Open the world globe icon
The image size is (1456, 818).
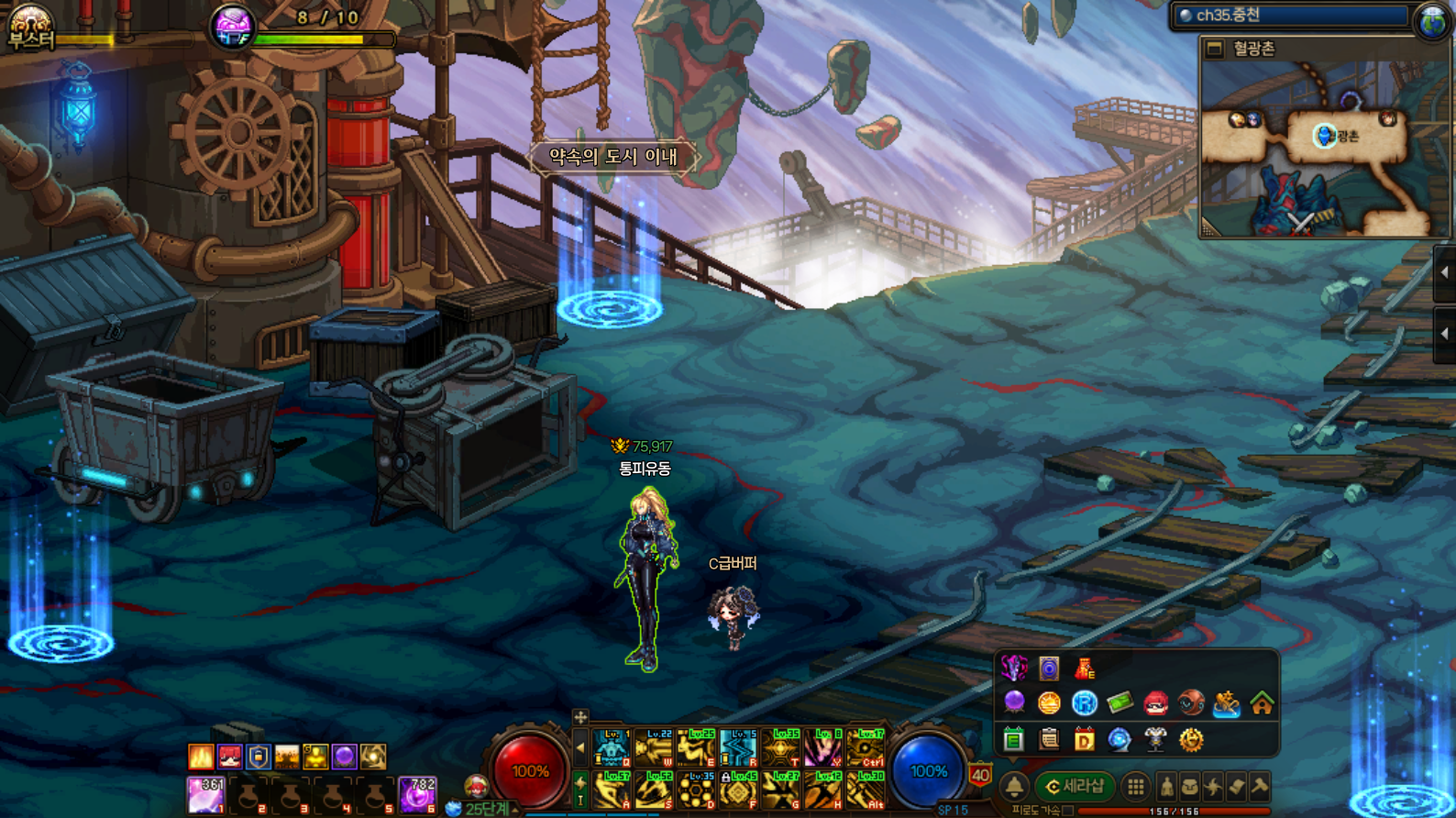(x=1432, y=20)
